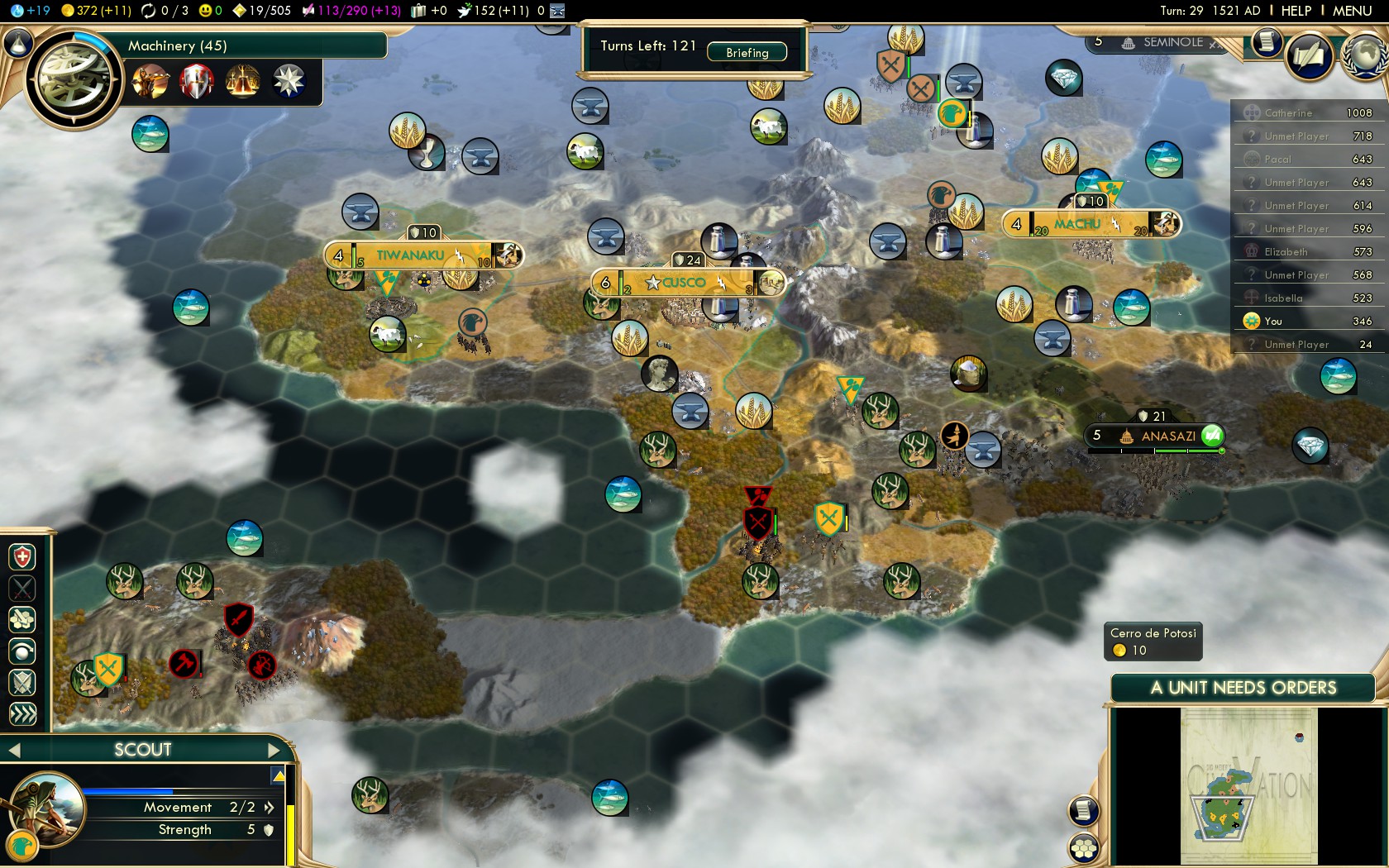The image size is (1389, 868).
Task: Open the Machinery research tech tree
Action: pos(73,80)
